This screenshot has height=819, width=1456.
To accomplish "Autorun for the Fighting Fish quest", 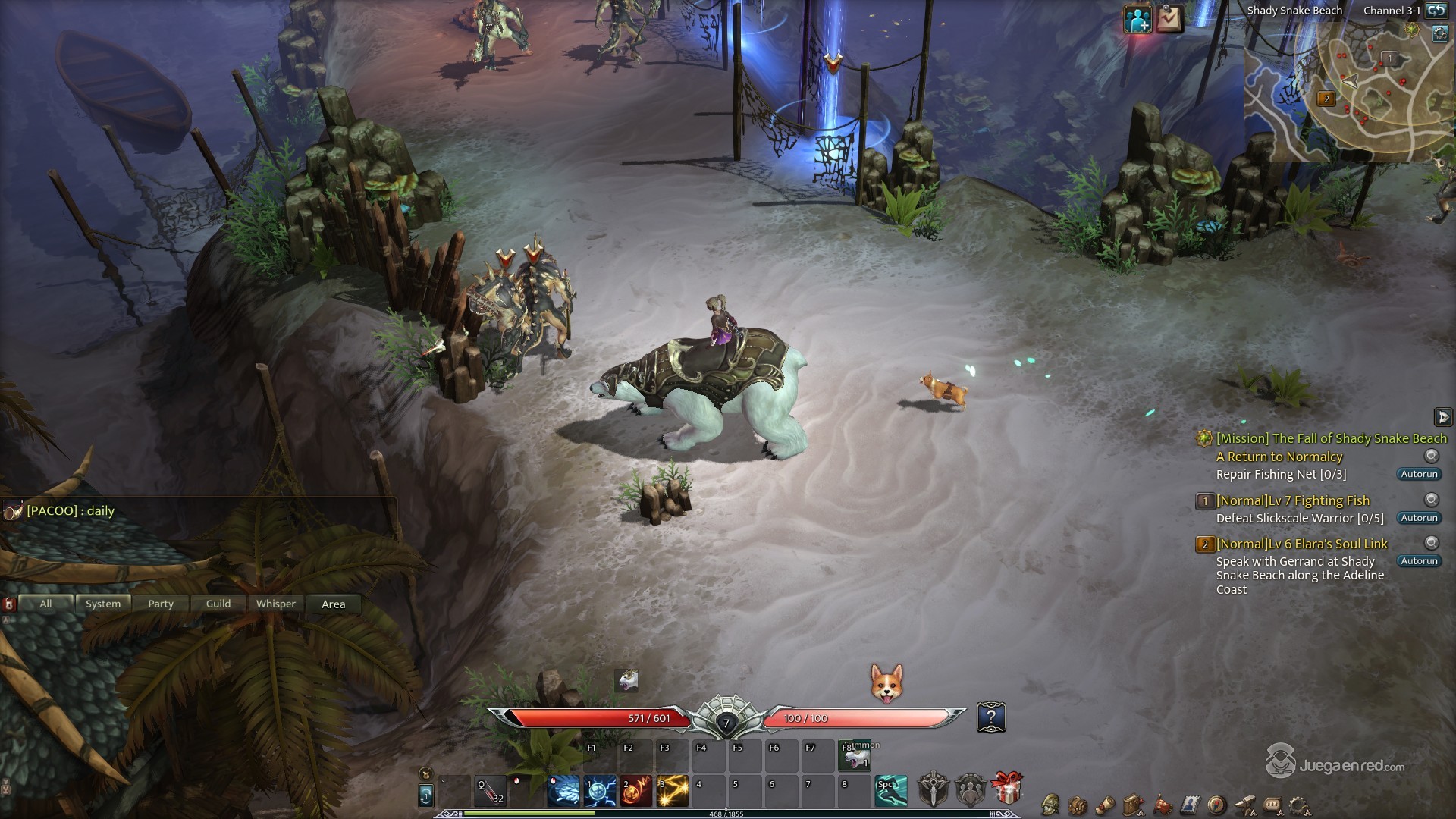I will point(1419,518).
